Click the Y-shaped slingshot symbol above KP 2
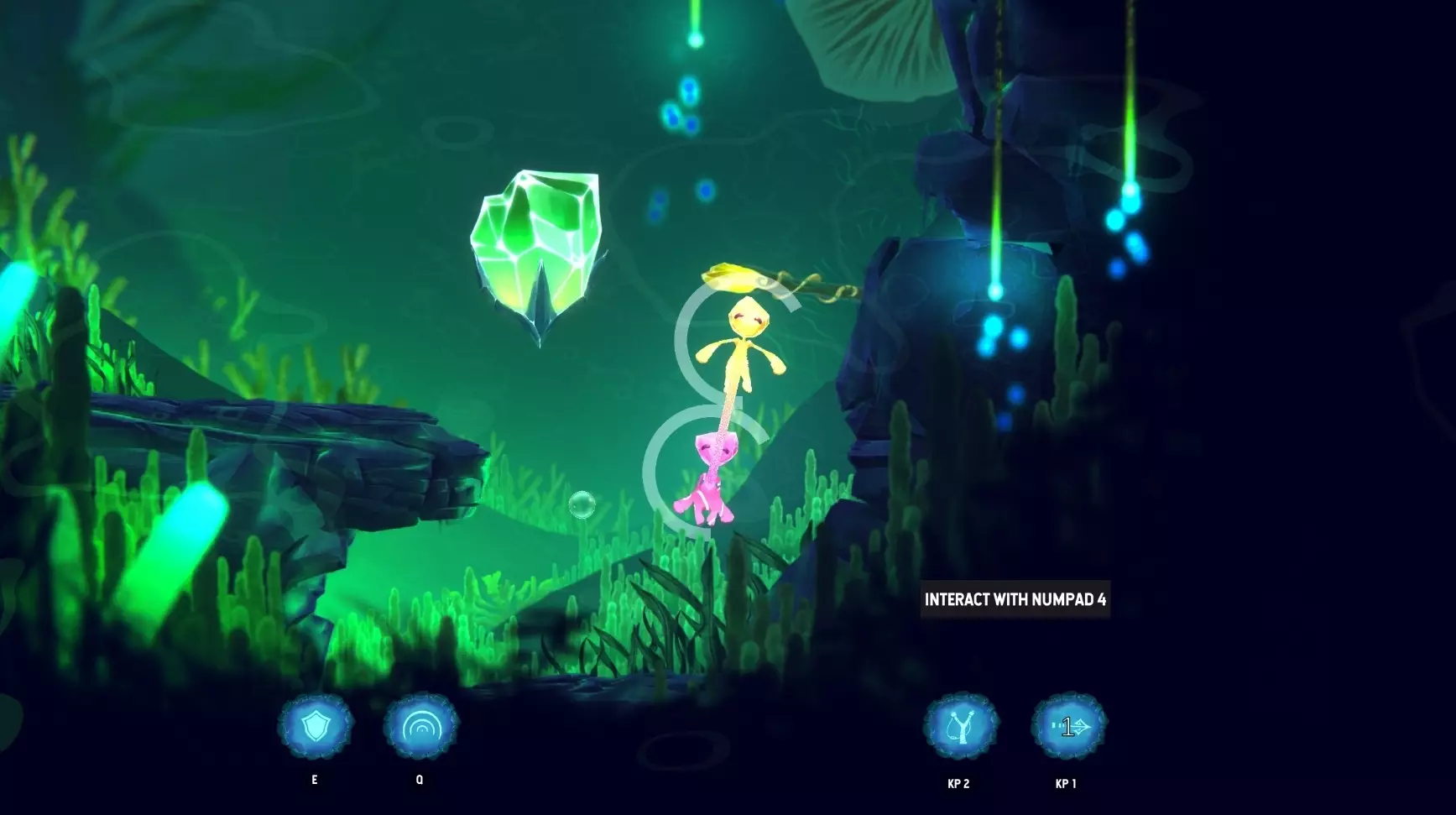The width and height of the screenshot is (1456, 815). pyautogui.click(x=959, y=726)
